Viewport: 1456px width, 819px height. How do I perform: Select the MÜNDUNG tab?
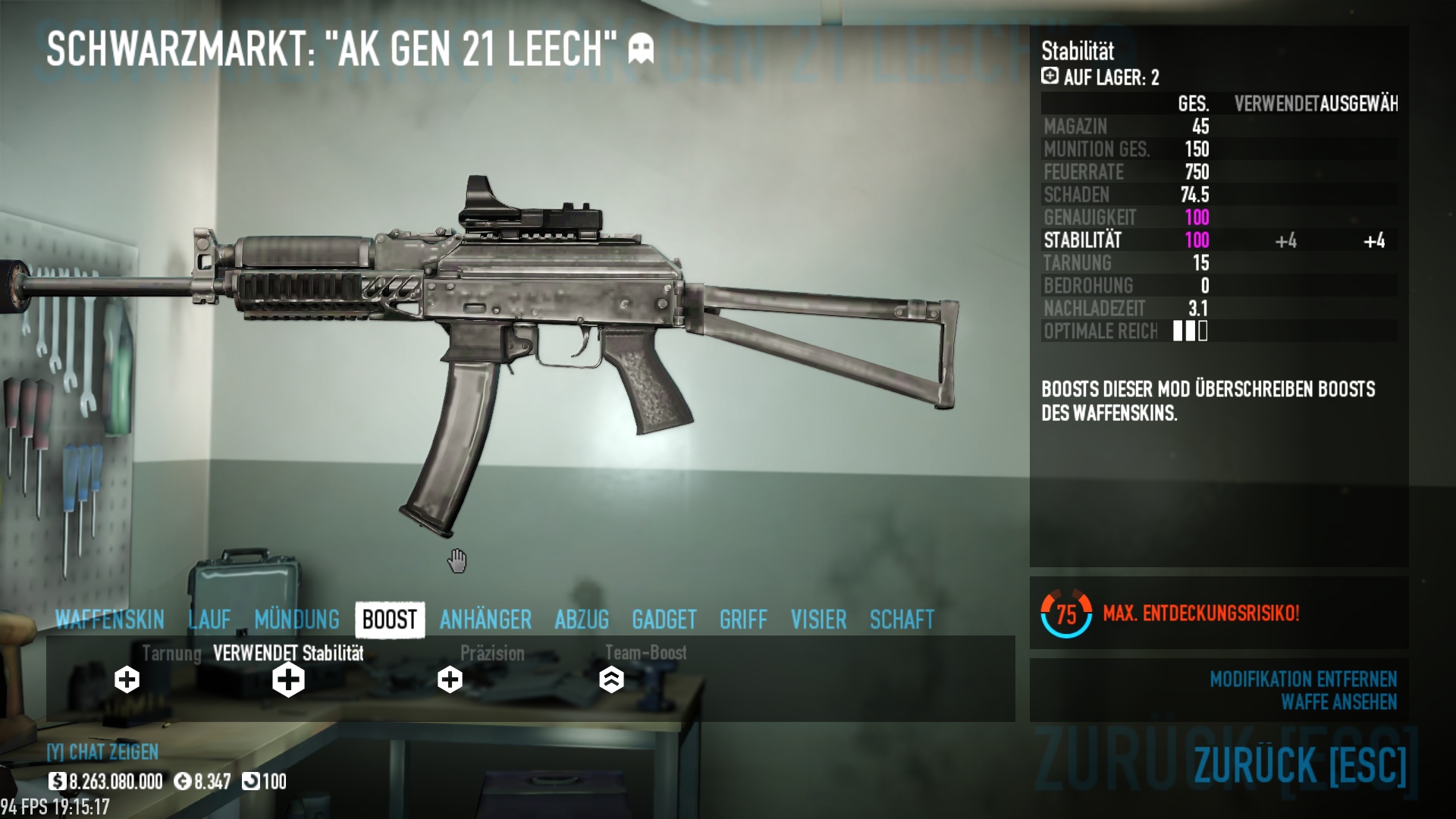click(297, 620)
